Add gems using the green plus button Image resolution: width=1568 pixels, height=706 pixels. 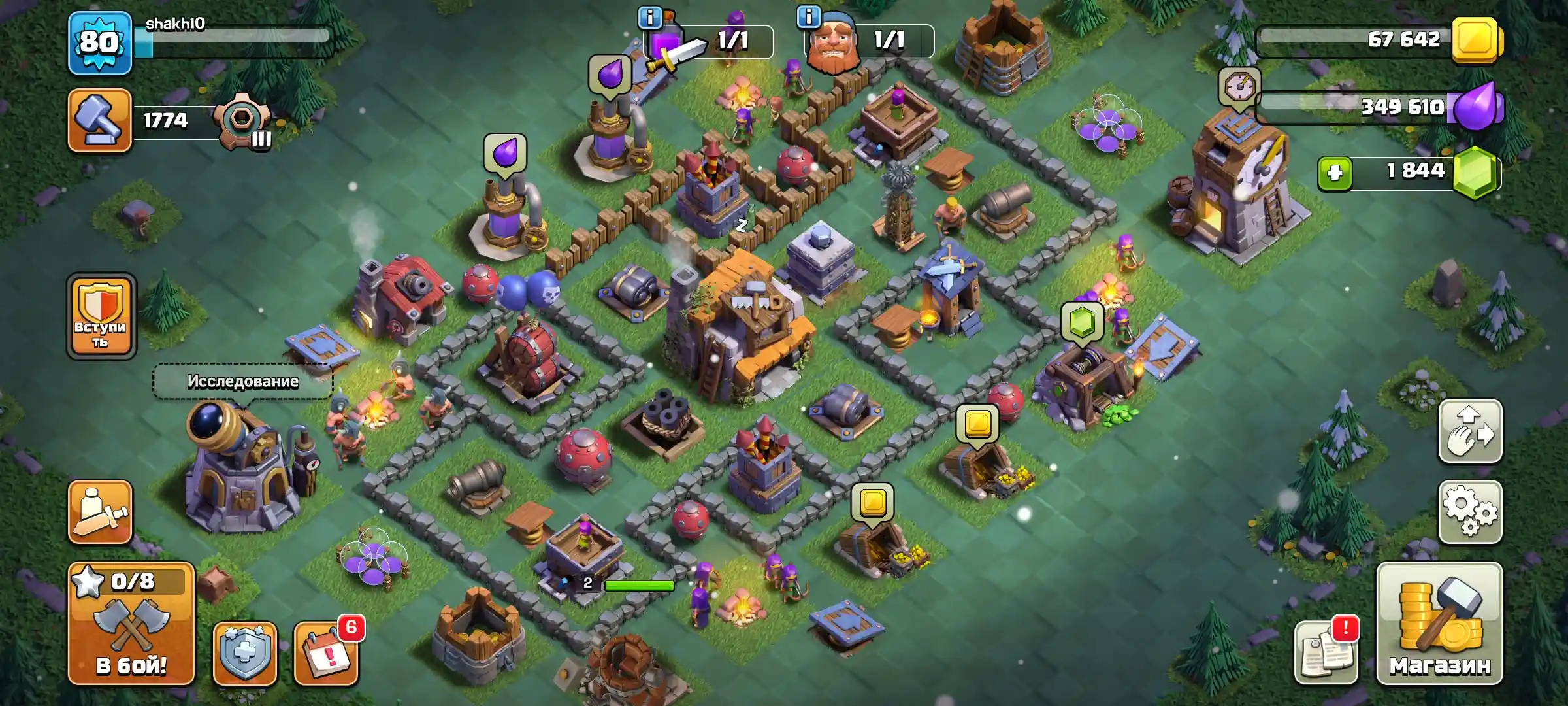point(1335,173)
